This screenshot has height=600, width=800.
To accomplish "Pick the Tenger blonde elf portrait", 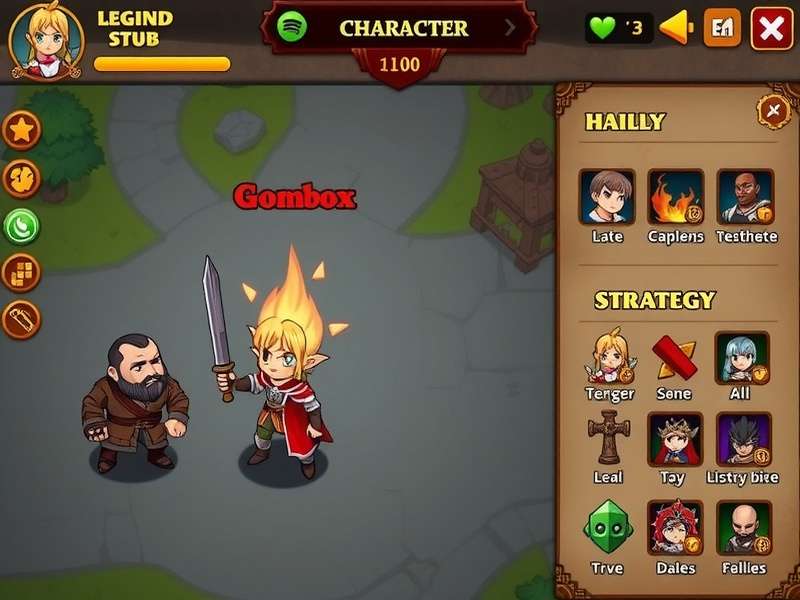I will [610, 357].
